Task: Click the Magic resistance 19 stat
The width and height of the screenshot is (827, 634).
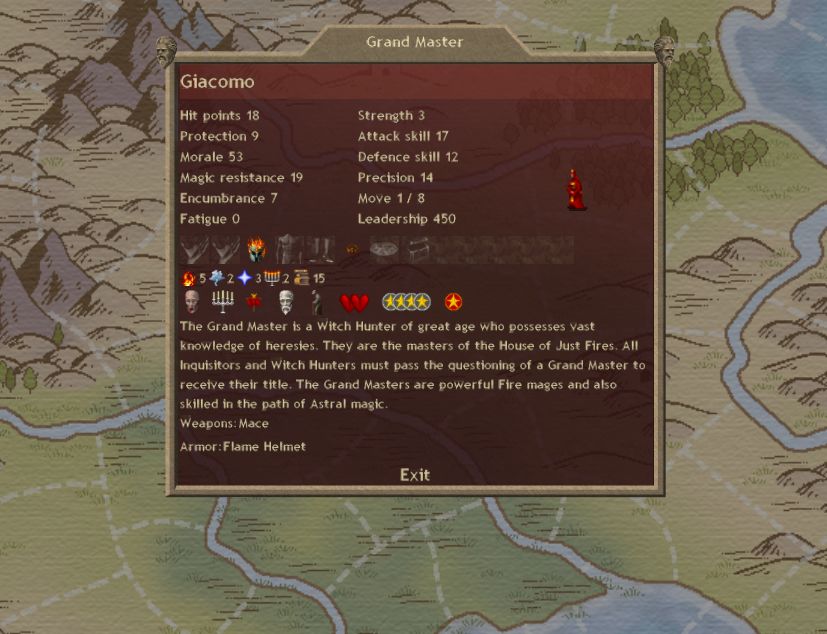Action: coord(241,178)
